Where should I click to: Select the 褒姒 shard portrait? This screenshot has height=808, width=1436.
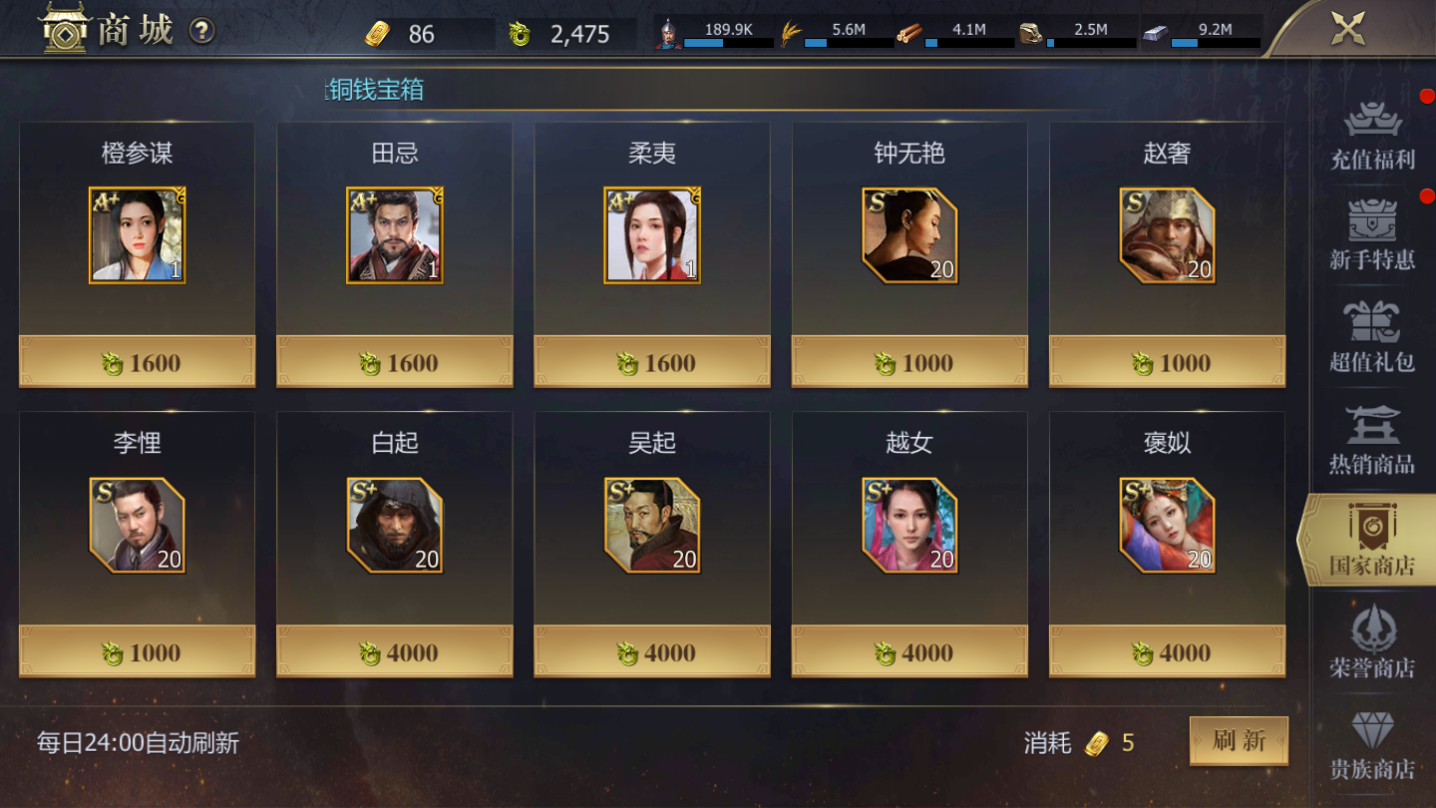click(x=1167, y=525)
